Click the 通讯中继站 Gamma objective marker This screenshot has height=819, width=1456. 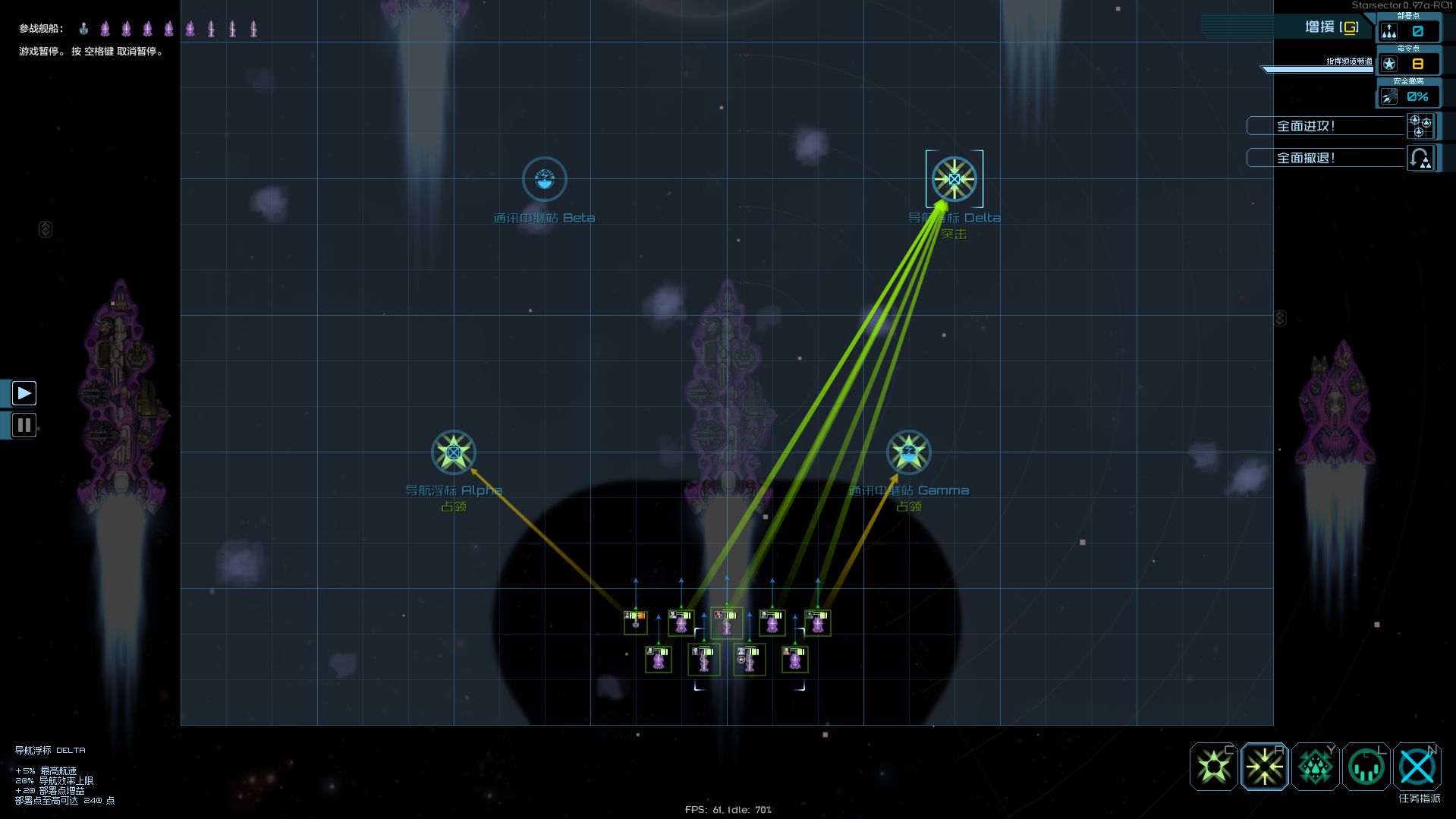[908, 452]
